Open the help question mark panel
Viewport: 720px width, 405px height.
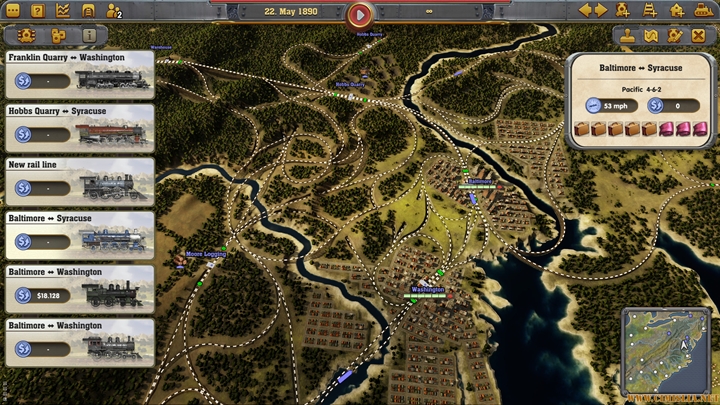click(38, 11)
